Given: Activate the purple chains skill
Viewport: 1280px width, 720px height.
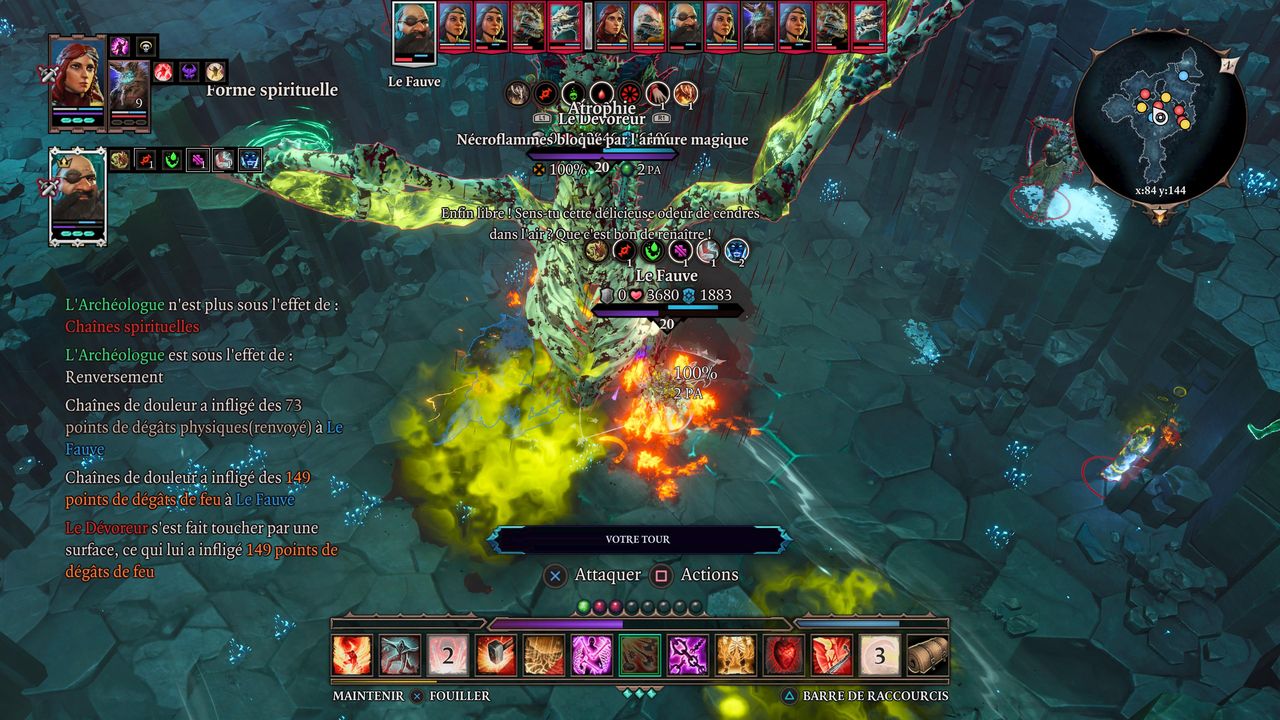Looking at the screenshot, I should 687,656.
